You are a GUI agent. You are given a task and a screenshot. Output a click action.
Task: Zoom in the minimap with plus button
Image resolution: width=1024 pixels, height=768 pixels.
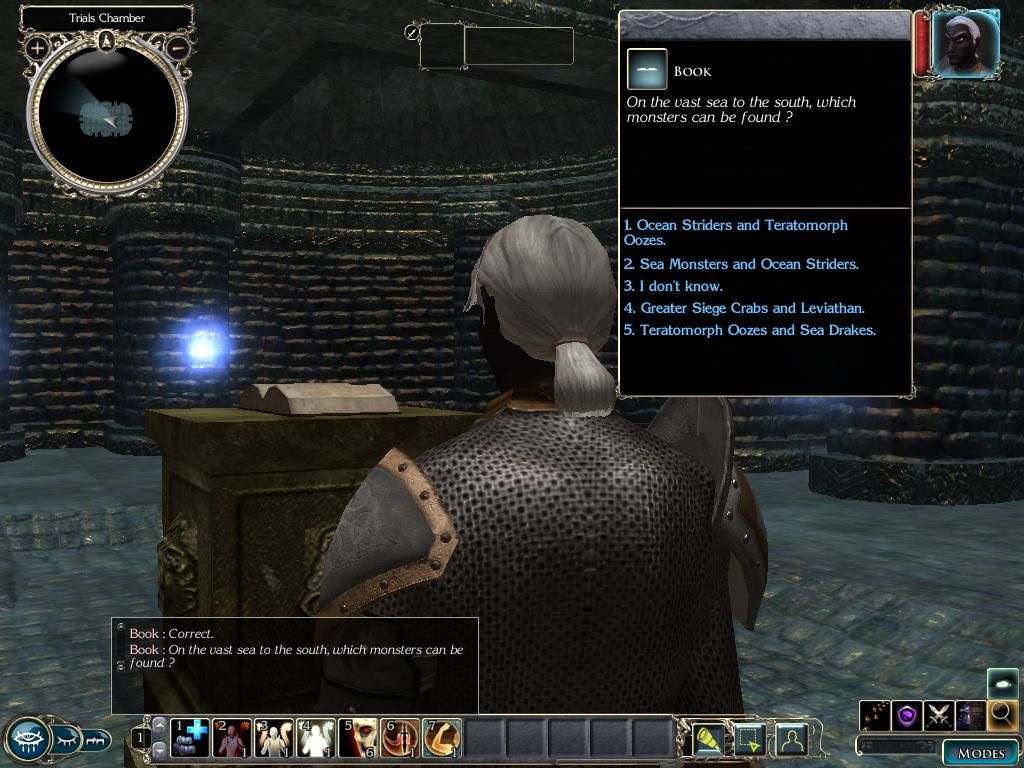[x=37, y=47]
